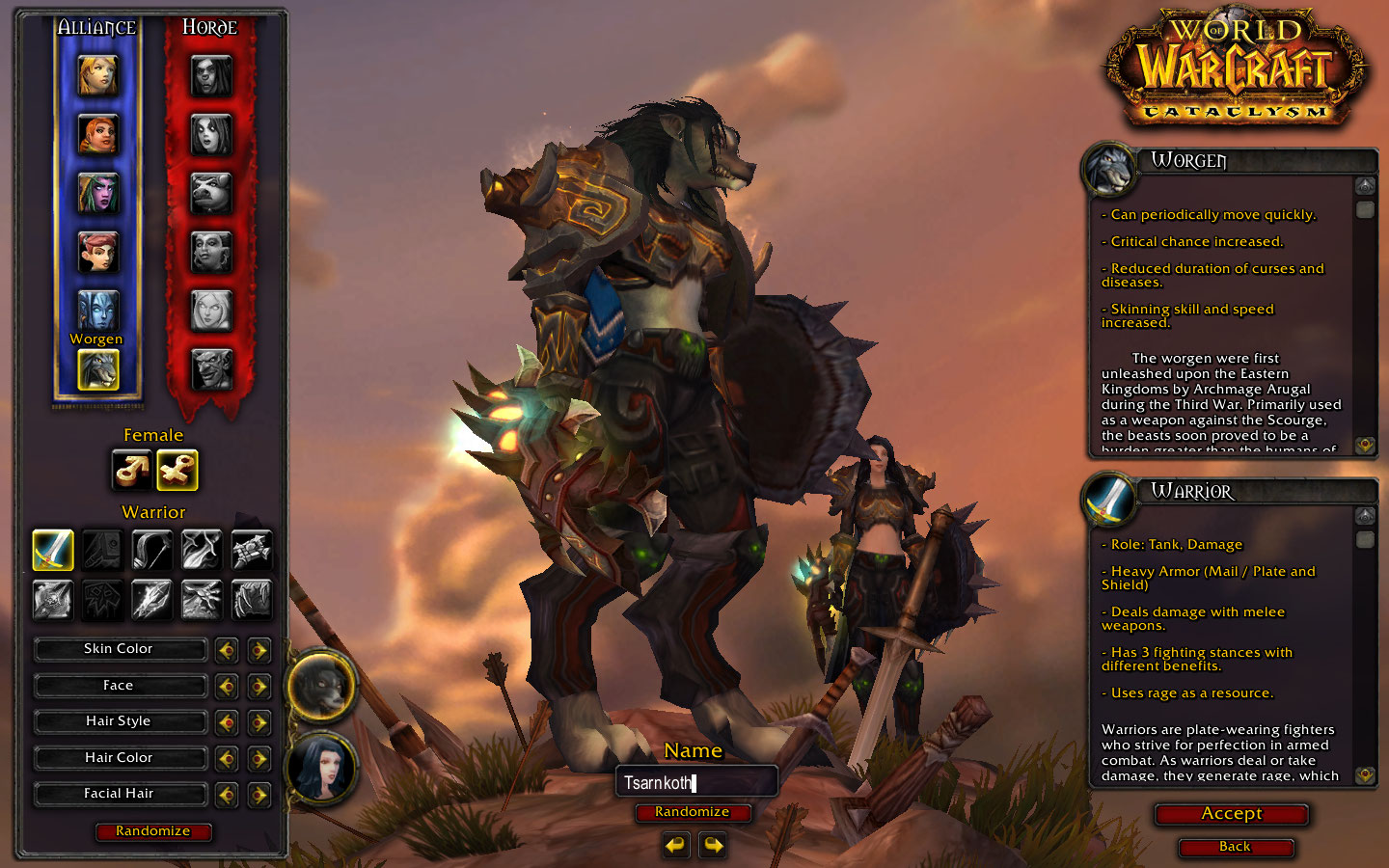This screenshot has height=868, width=1389.
Task: Pick the Druid class icon
Action: coord(251,599)
